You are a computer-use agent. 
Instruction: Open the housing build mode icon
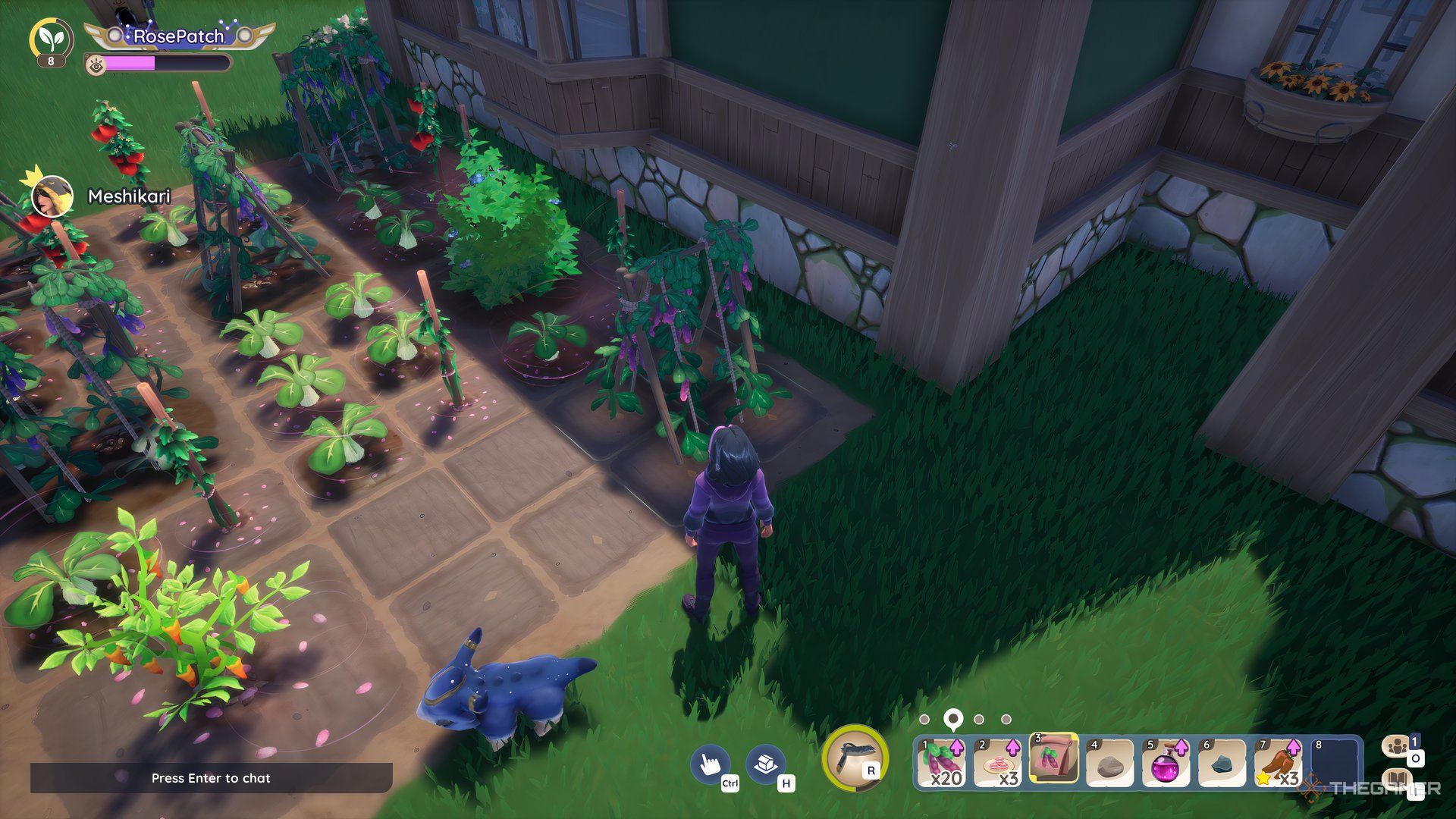(x=765, y=763)
